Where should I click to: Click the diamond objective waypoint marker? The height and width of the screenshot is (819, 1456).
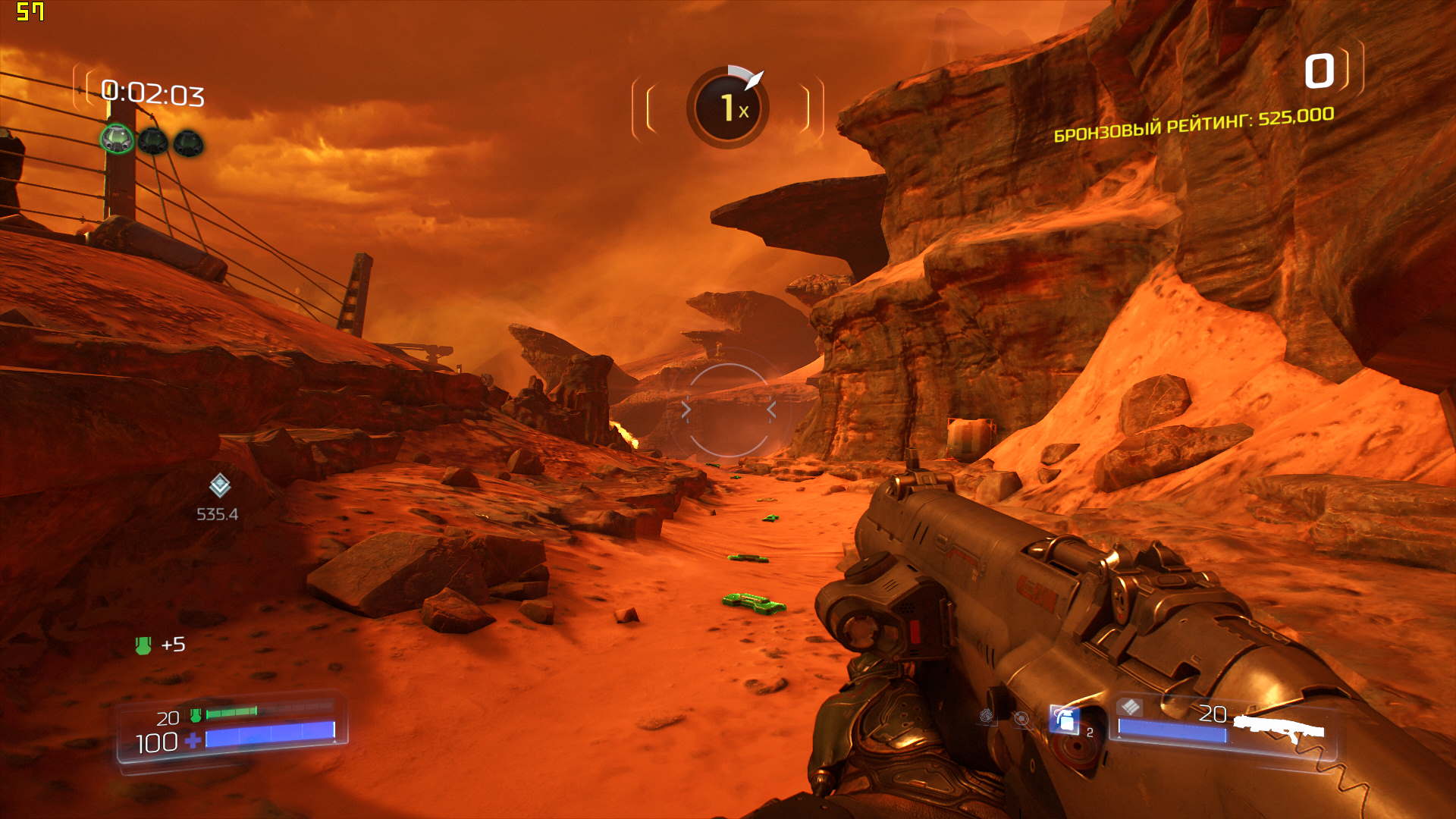219,485
